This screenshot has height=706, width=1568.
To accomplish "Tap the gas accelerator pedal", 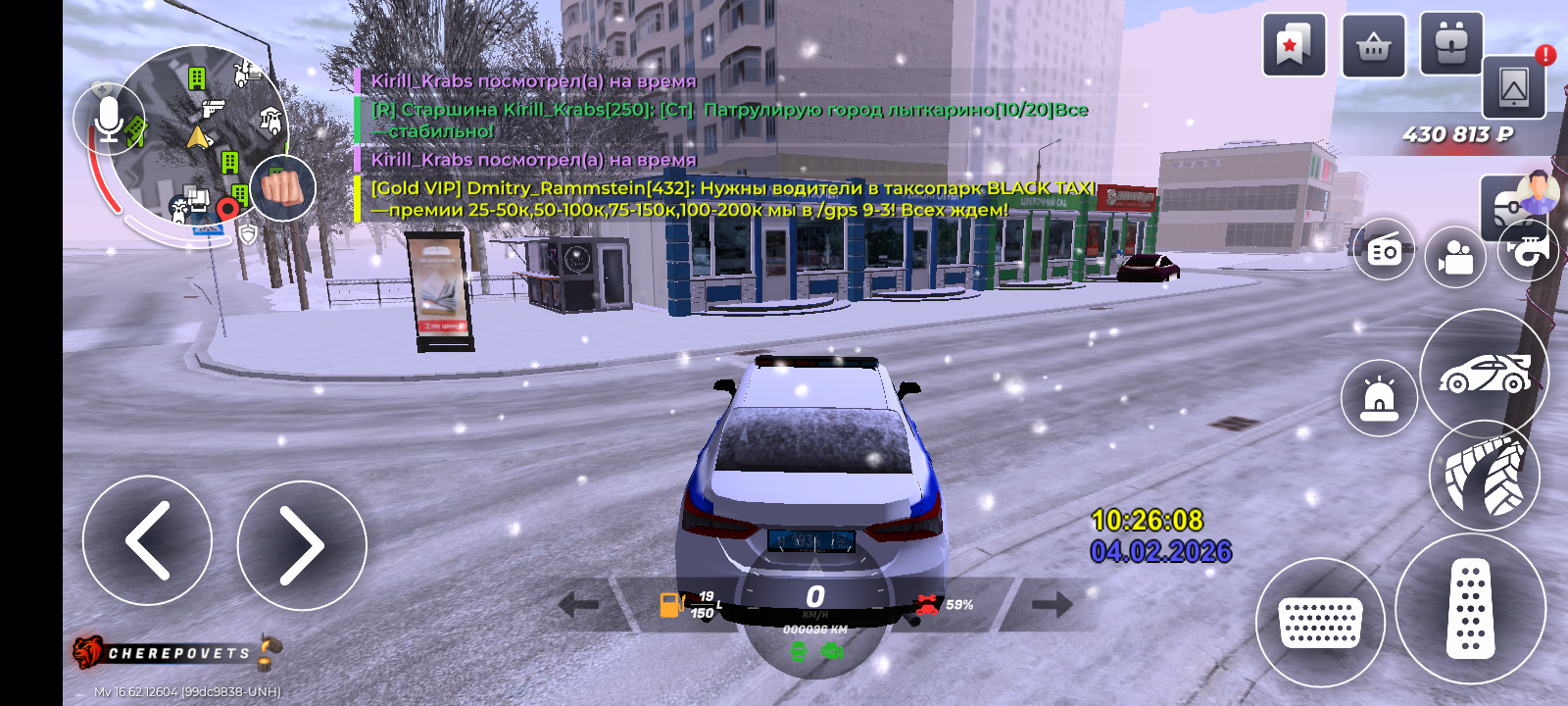I will coord(1470,609).
